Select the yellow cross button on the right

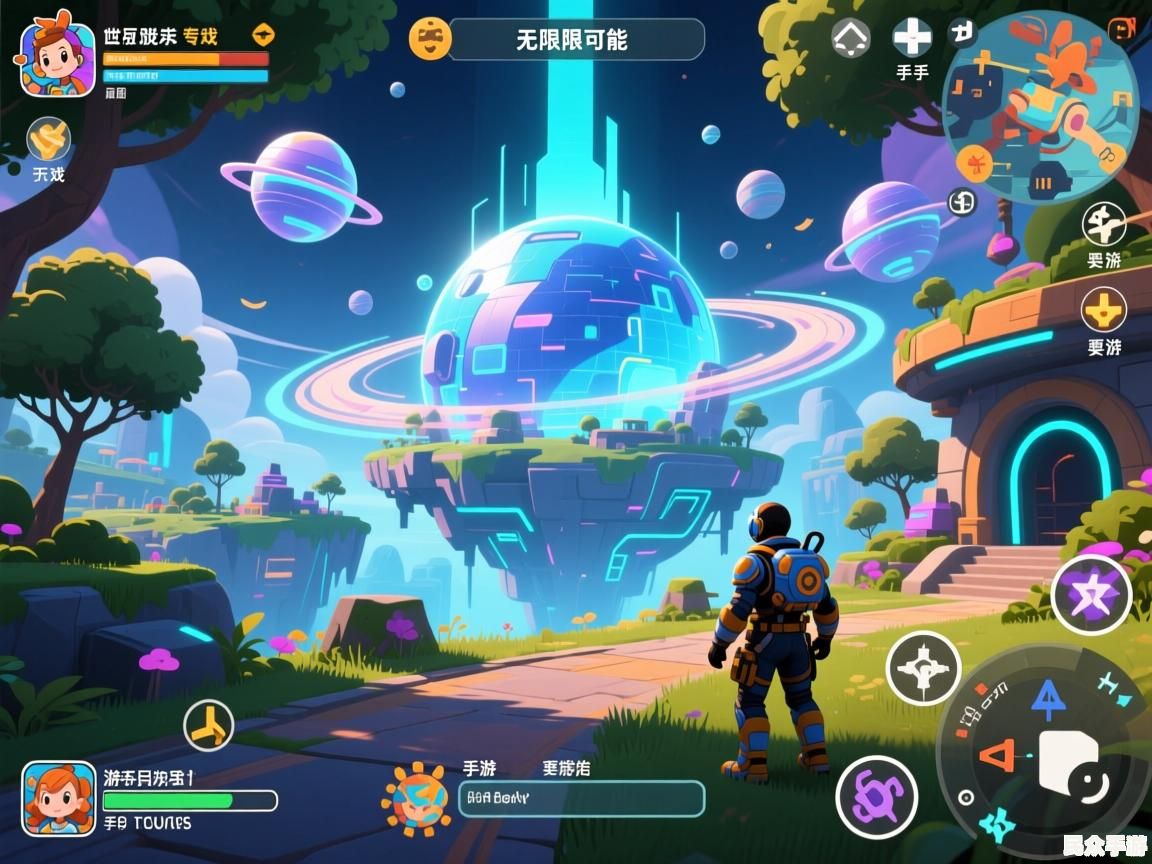tap(1104, 311)
